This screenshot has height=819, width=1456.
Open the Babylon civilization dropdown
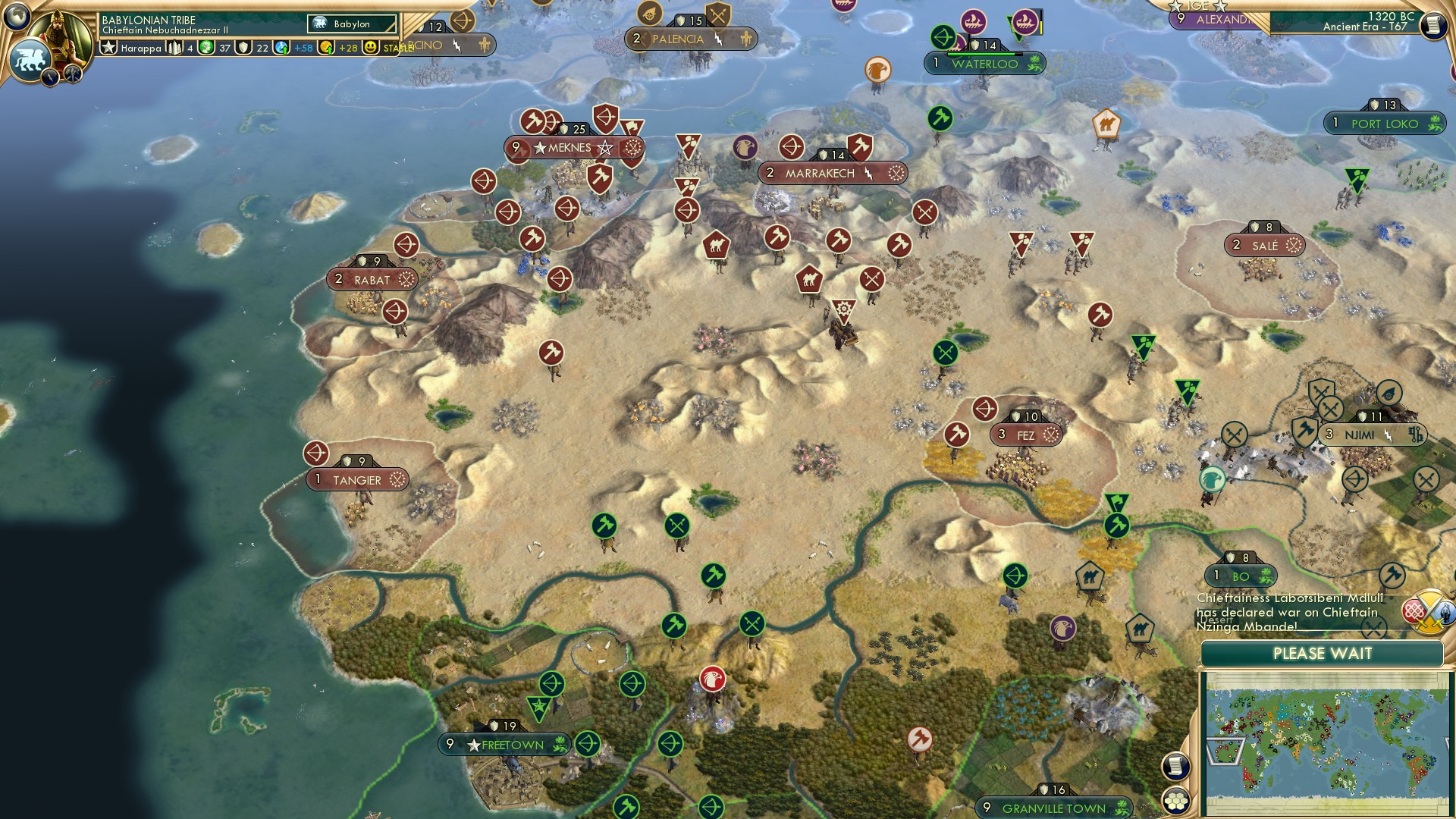pos(352,24)
